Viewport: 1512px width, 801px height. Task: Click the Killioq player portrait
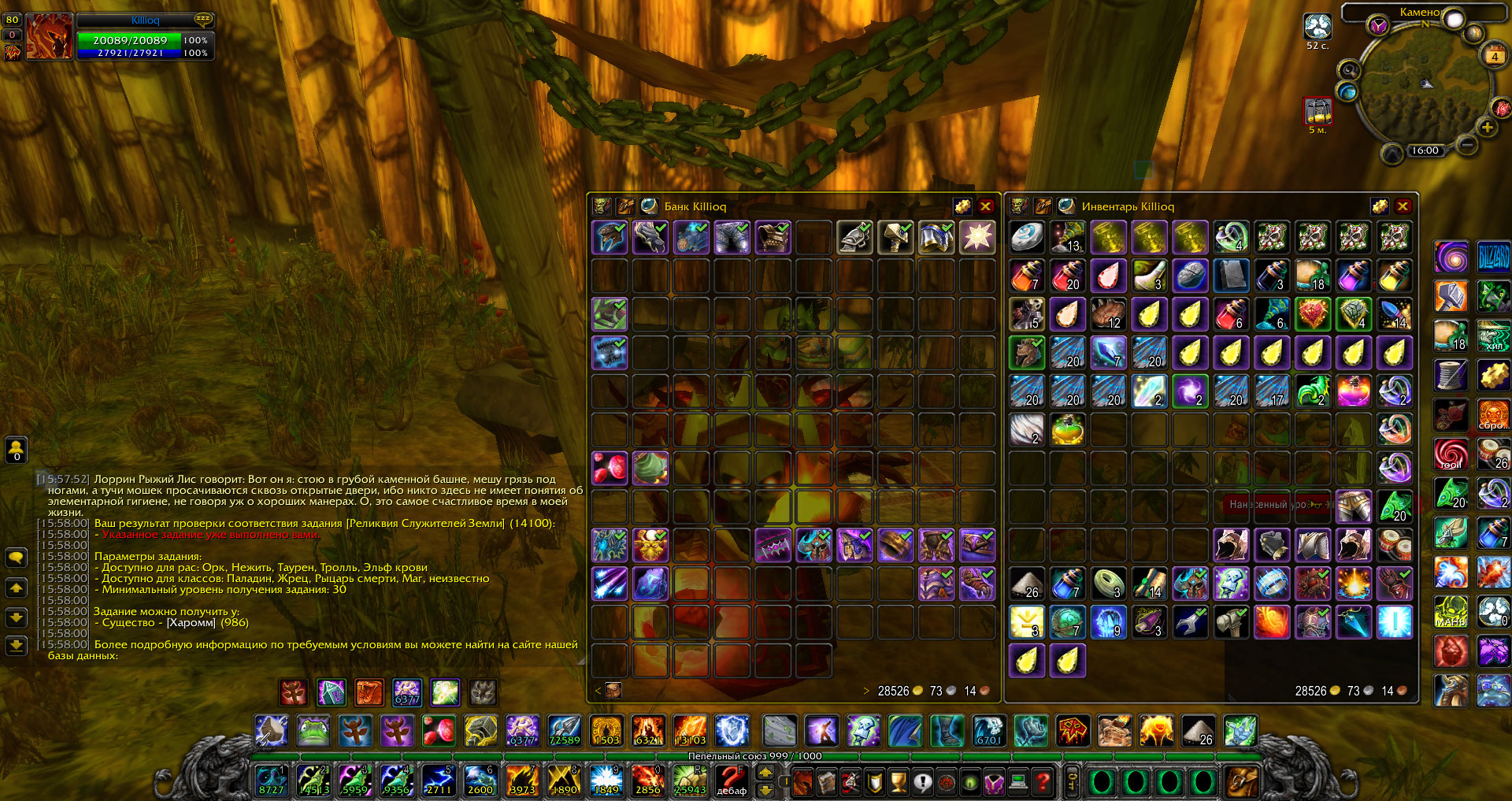tap(50, 37)
